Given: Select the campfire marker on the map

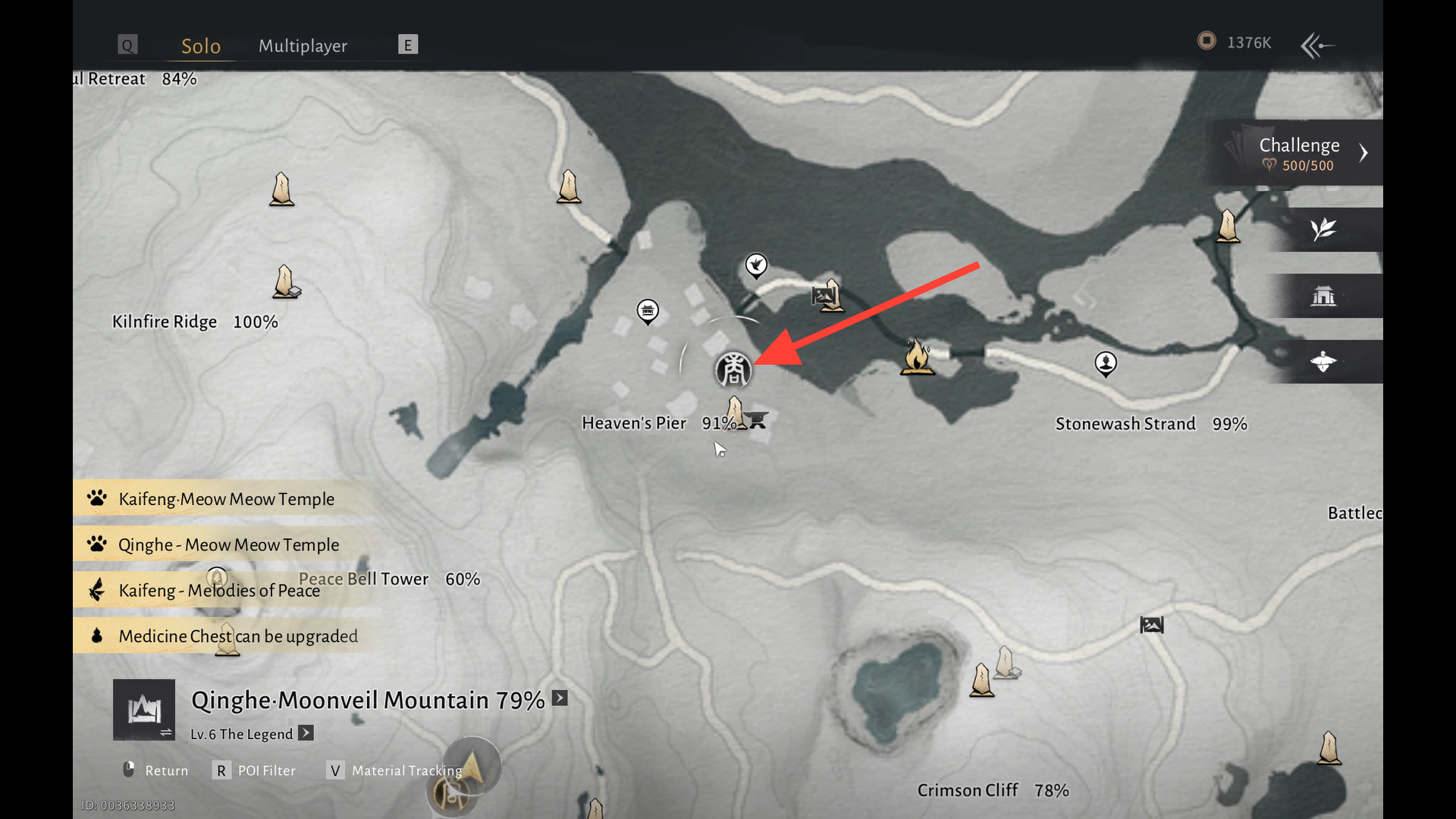Looking at the screenshot, I should coord(916,356).
